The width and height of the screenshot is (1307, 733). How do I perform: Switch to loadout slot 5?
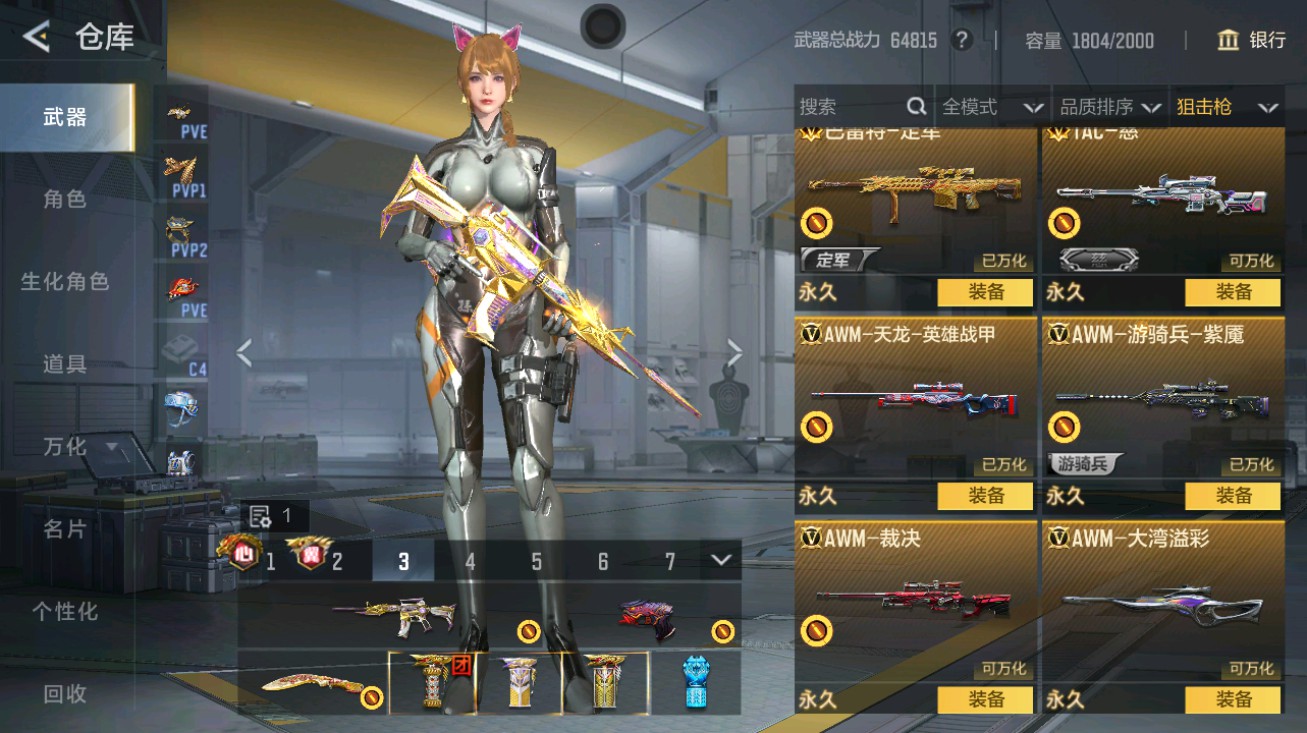[536, 562]
